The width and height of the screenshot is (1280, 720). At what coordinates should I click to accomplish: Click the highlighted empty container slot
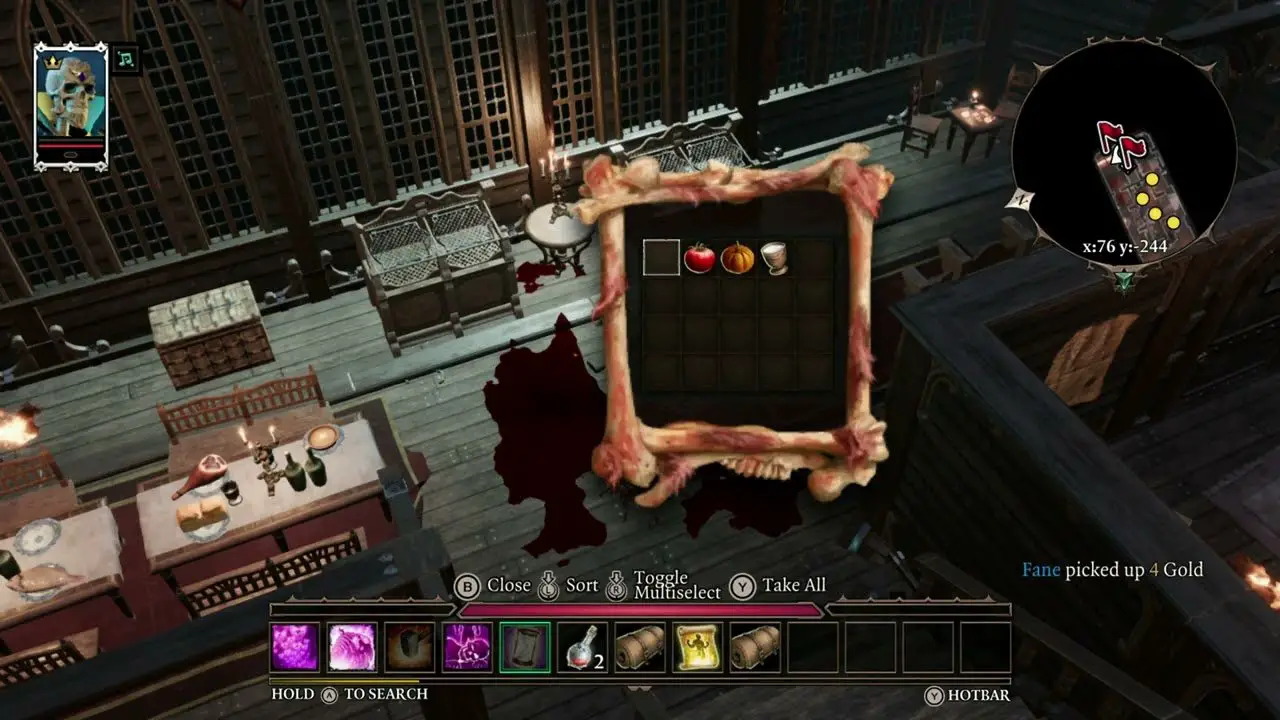click(x=661, y=258)
